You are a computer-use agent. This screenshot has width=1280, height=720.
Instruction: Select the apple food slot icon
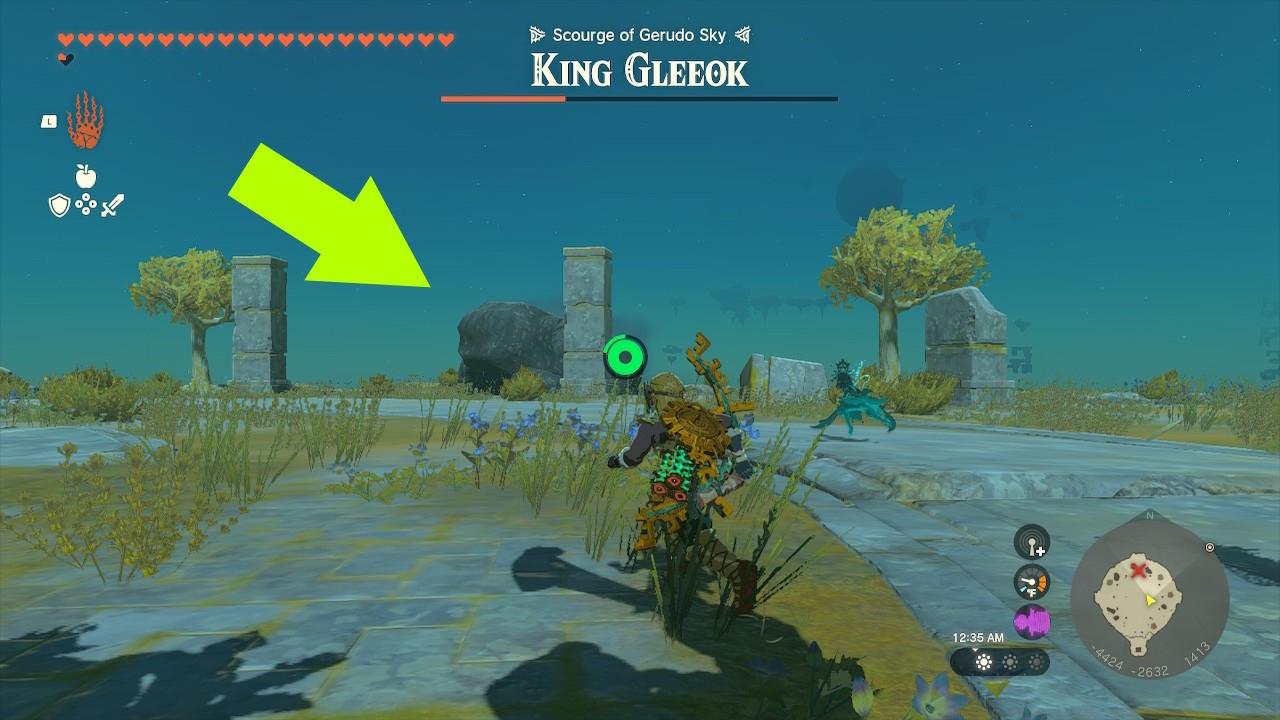tap(86, 176)
